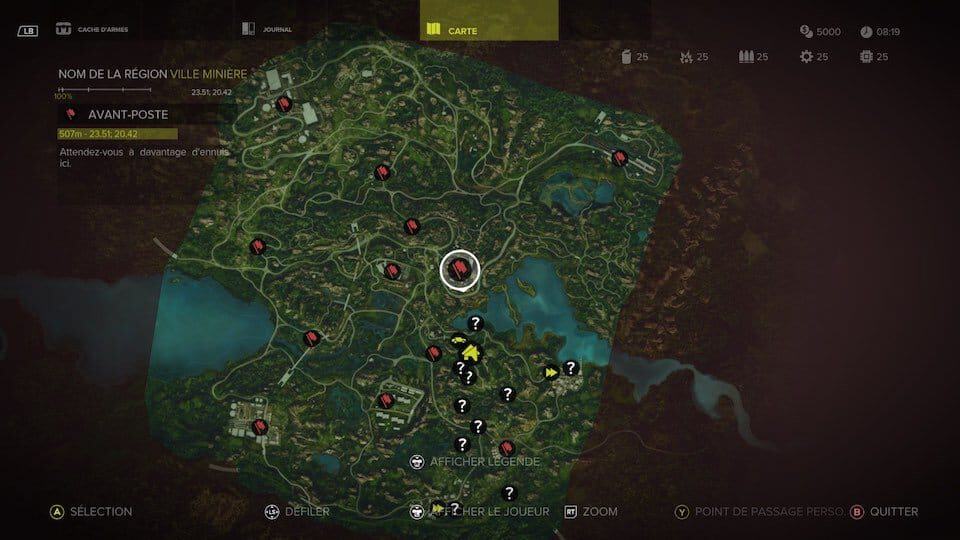Select the outpost flag by the western lake shore

click(312, 338)
